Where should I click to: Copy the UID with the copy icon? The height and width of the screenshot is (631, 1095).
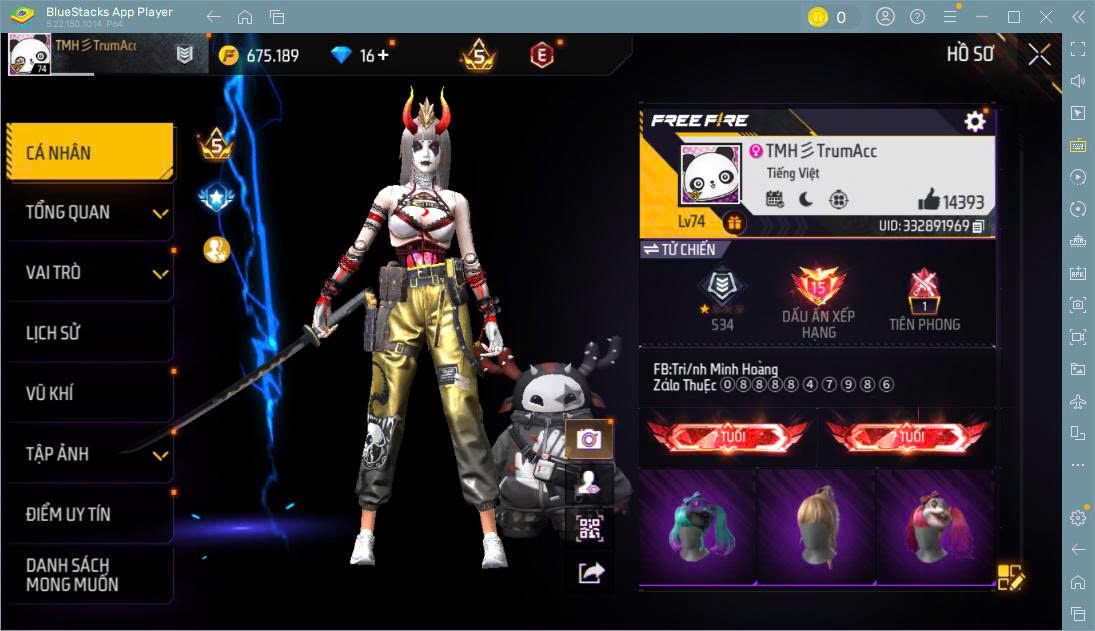point(978,226)
